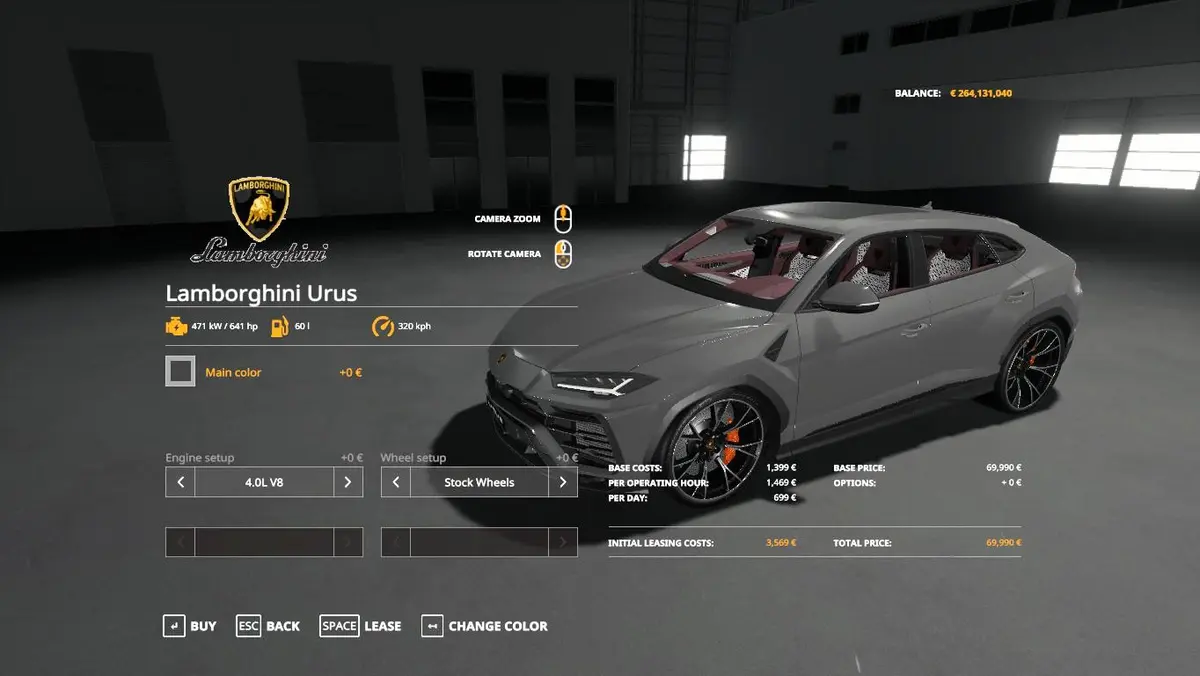Select the Main color swatch

point(181,372)
